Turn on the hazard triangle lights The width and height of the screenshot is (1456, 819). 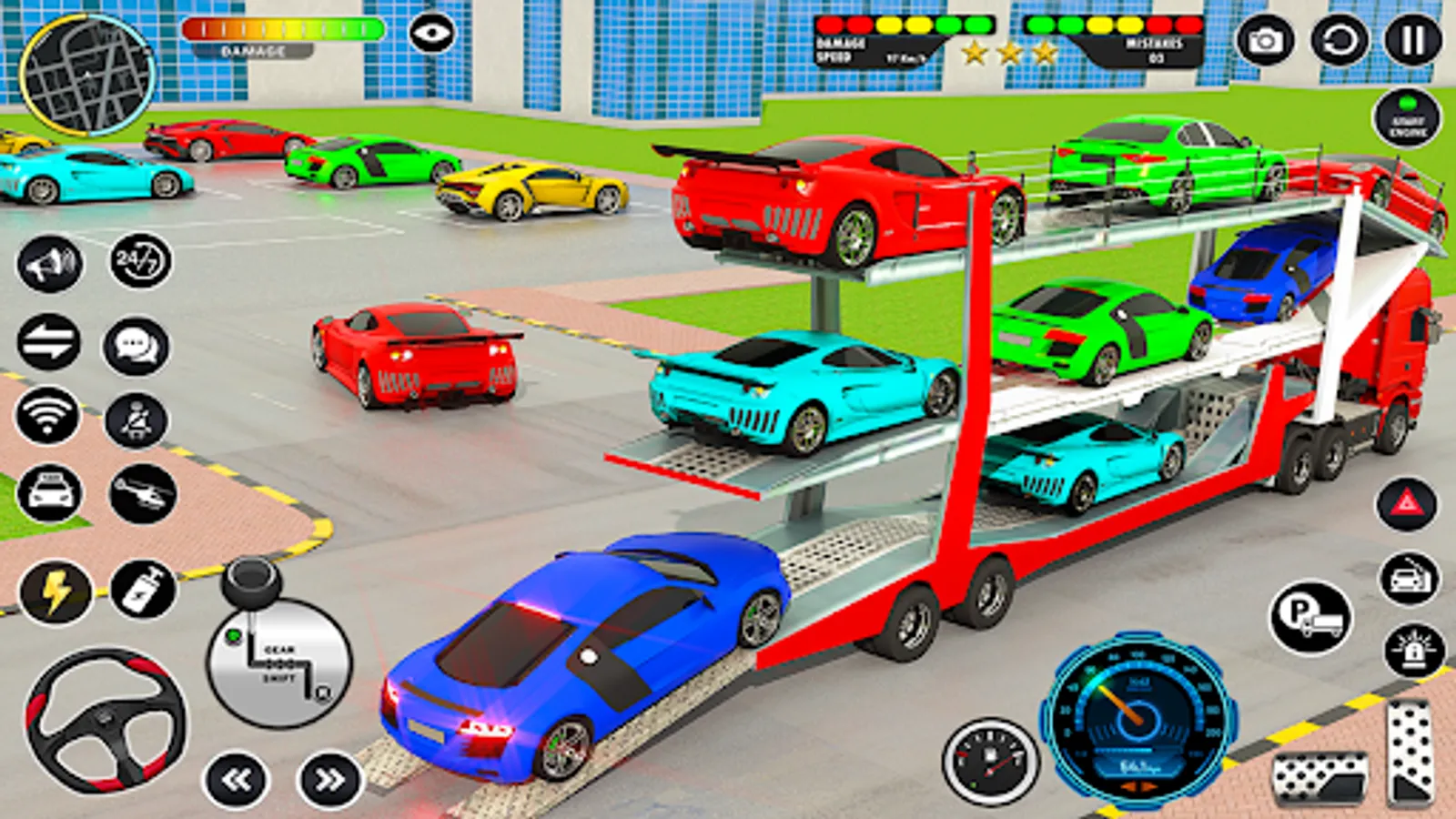pyautogui.click(x=1406, y=503)
